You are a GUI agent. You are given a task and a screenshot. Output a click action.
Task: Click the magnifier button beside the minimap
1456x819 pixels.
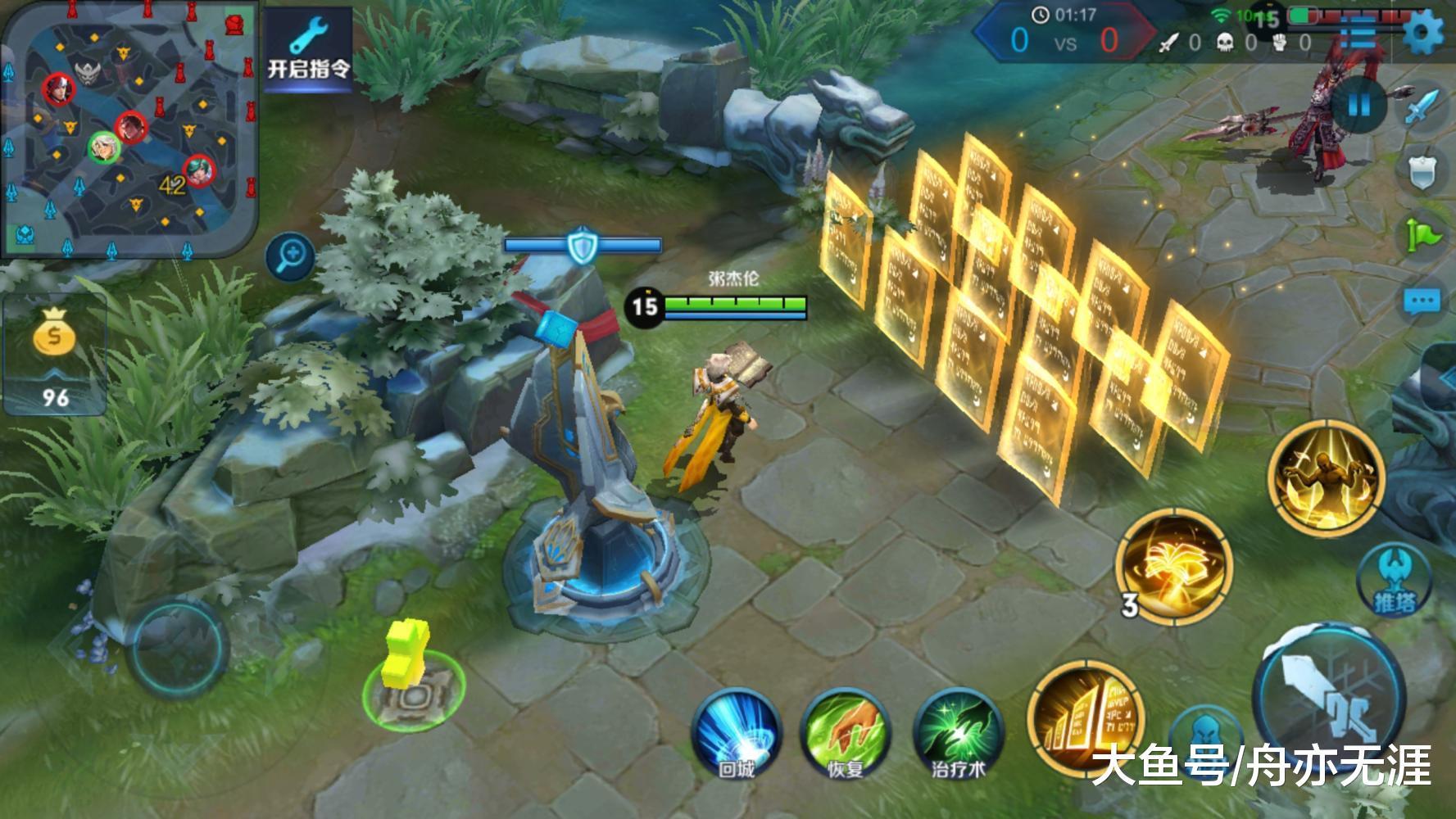(291, 257)
